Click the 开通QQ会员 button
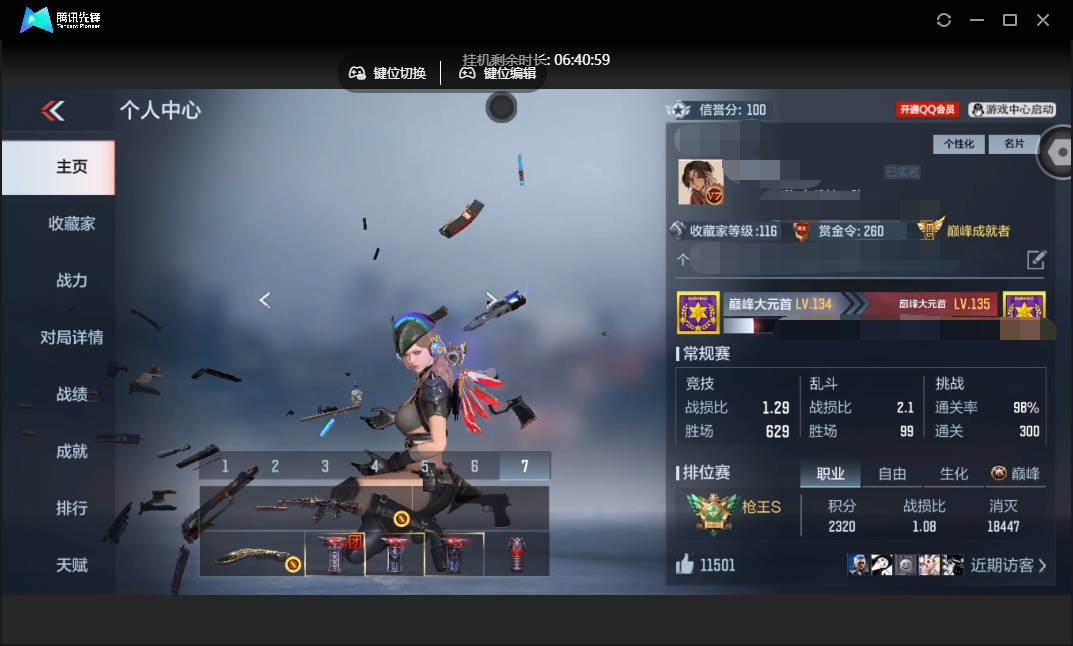 pos(927,109)
